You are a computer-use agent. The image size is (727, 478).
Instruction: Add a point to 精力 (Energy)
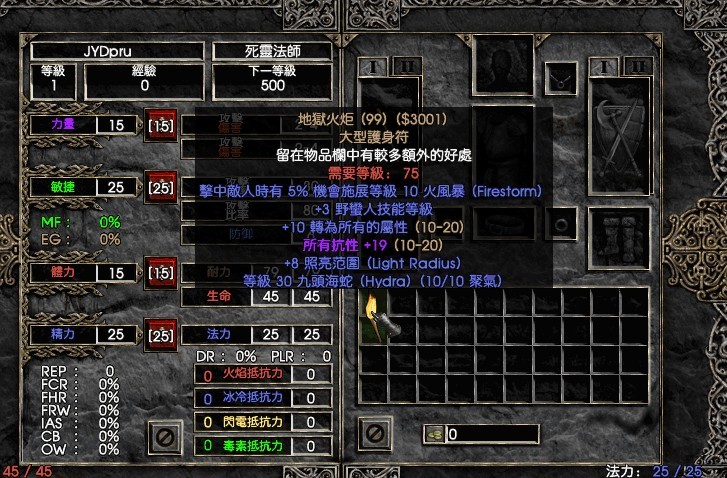click(x=160, y=333)
